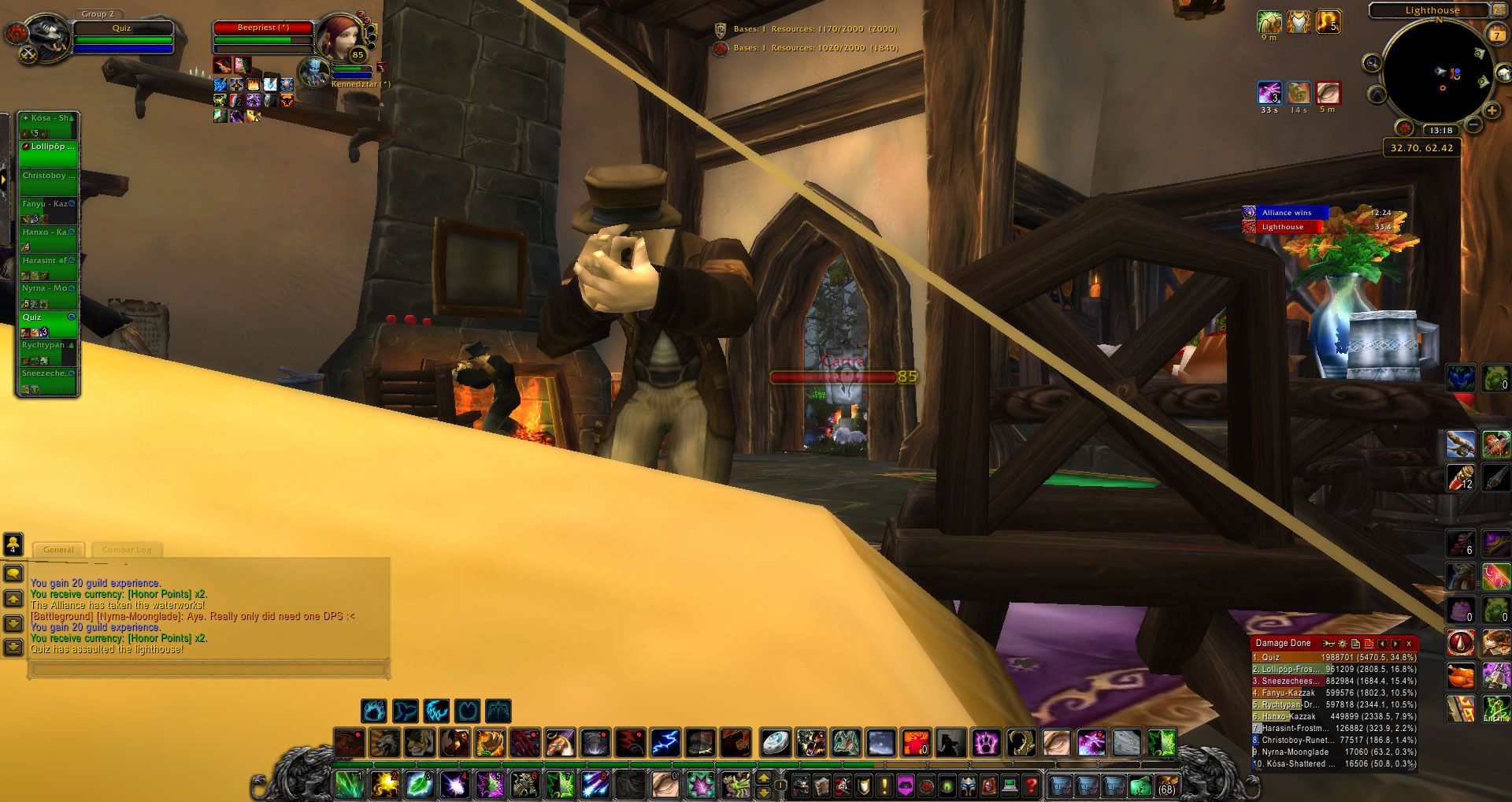
Task: Open the calendar on the minimap
Action: [1497, 33]
